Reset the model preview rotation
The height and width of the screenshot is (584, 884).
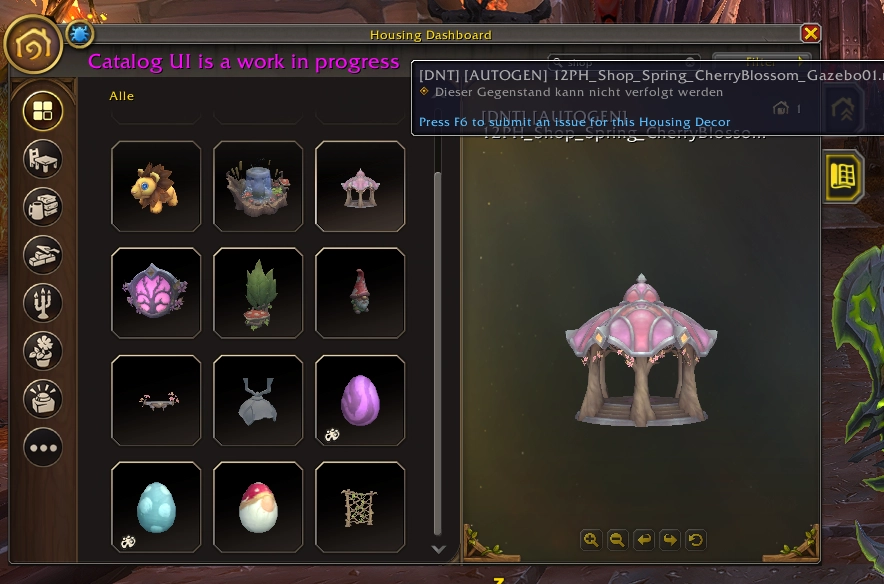pyautogui.click(x=696, y=540)
